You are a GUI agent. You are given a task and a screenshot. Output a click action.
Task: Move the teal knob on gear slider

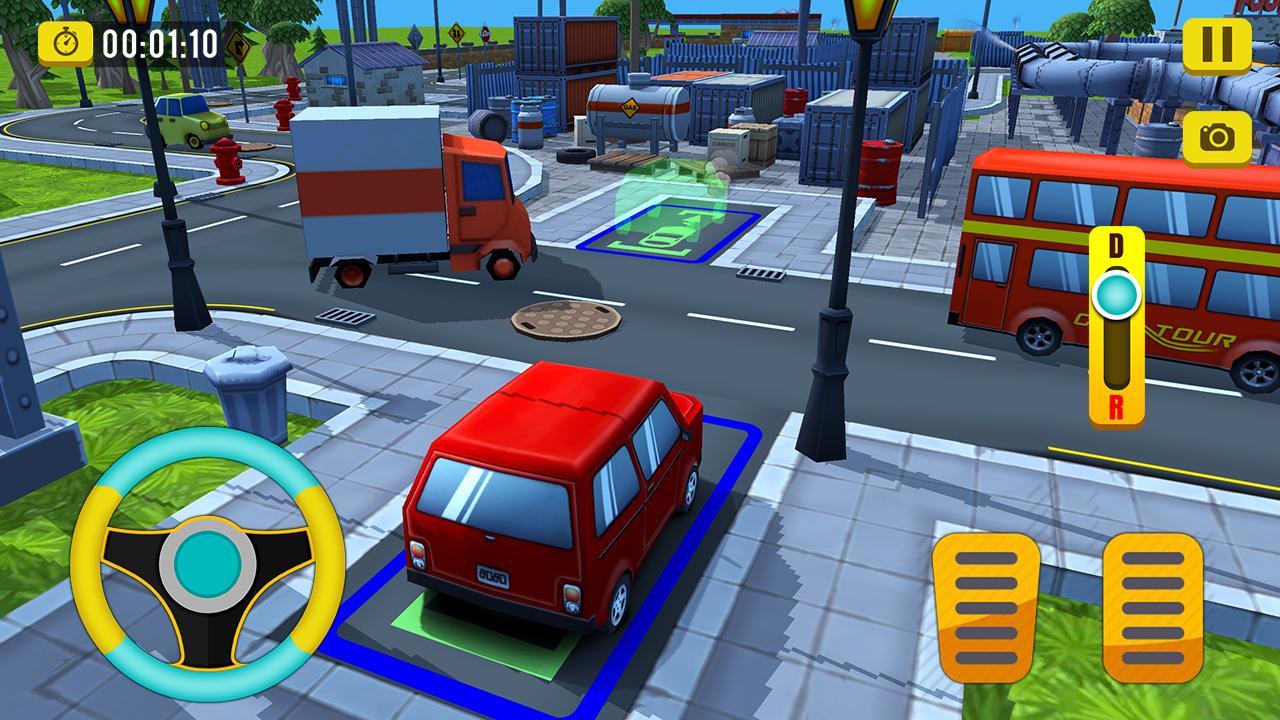(1113, 295)
